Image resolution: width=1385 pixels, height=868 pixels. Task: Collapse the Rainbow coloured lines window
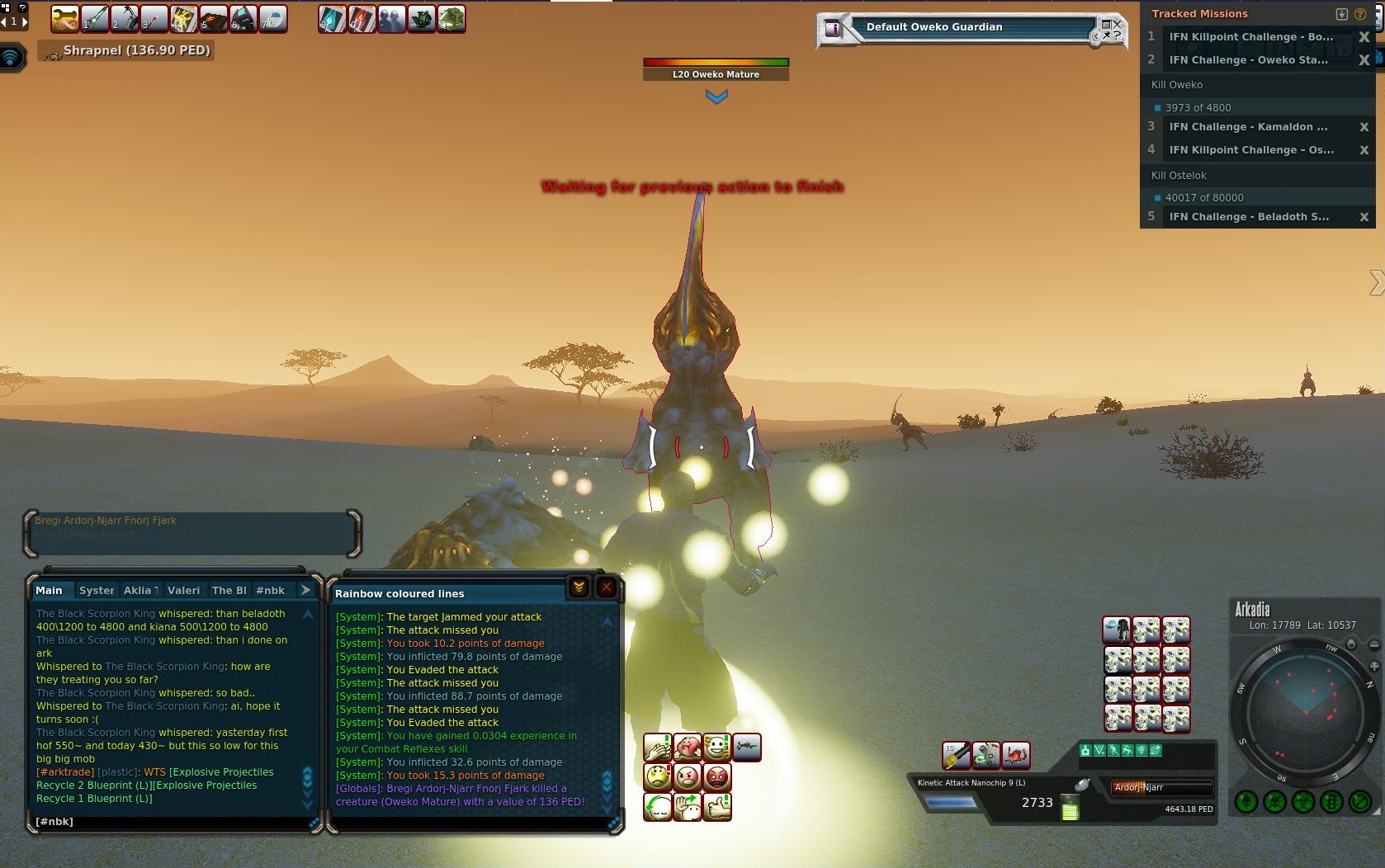click(x=579, y=587)
